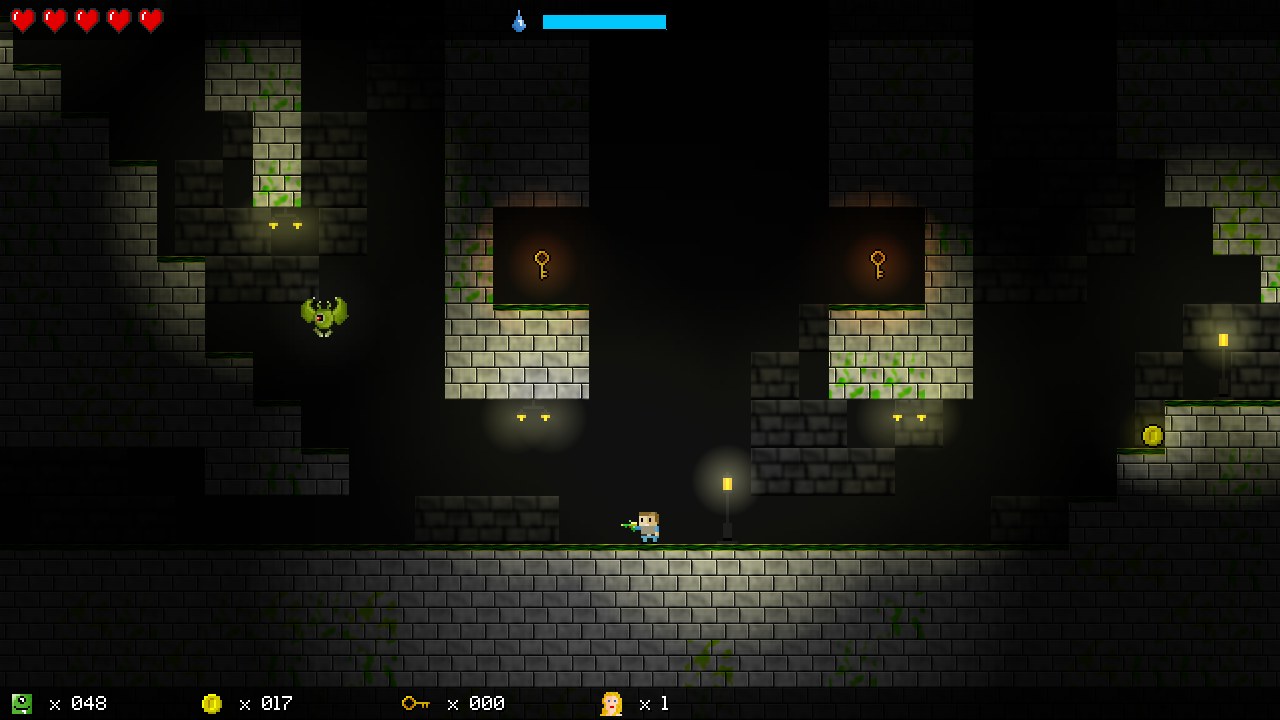This screenshot has width=1280, height=720.
Task: Click the green monster counter icon
Action: [x=21, y=704]
